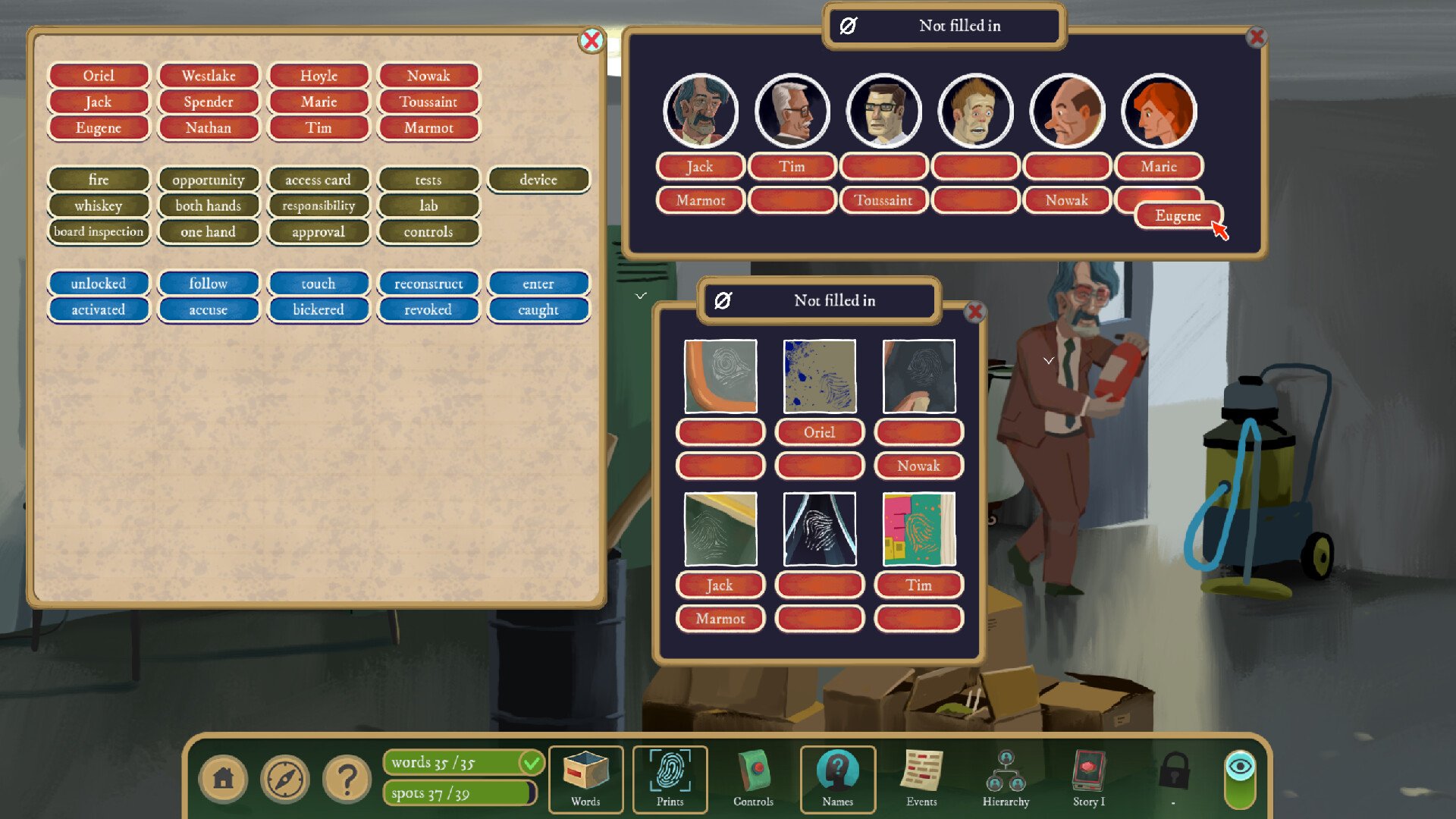The image size is (1456, 819).
Task: Click the Oriel fingerprint name slot
Action: pyautogui.click(x=819, y=432)
